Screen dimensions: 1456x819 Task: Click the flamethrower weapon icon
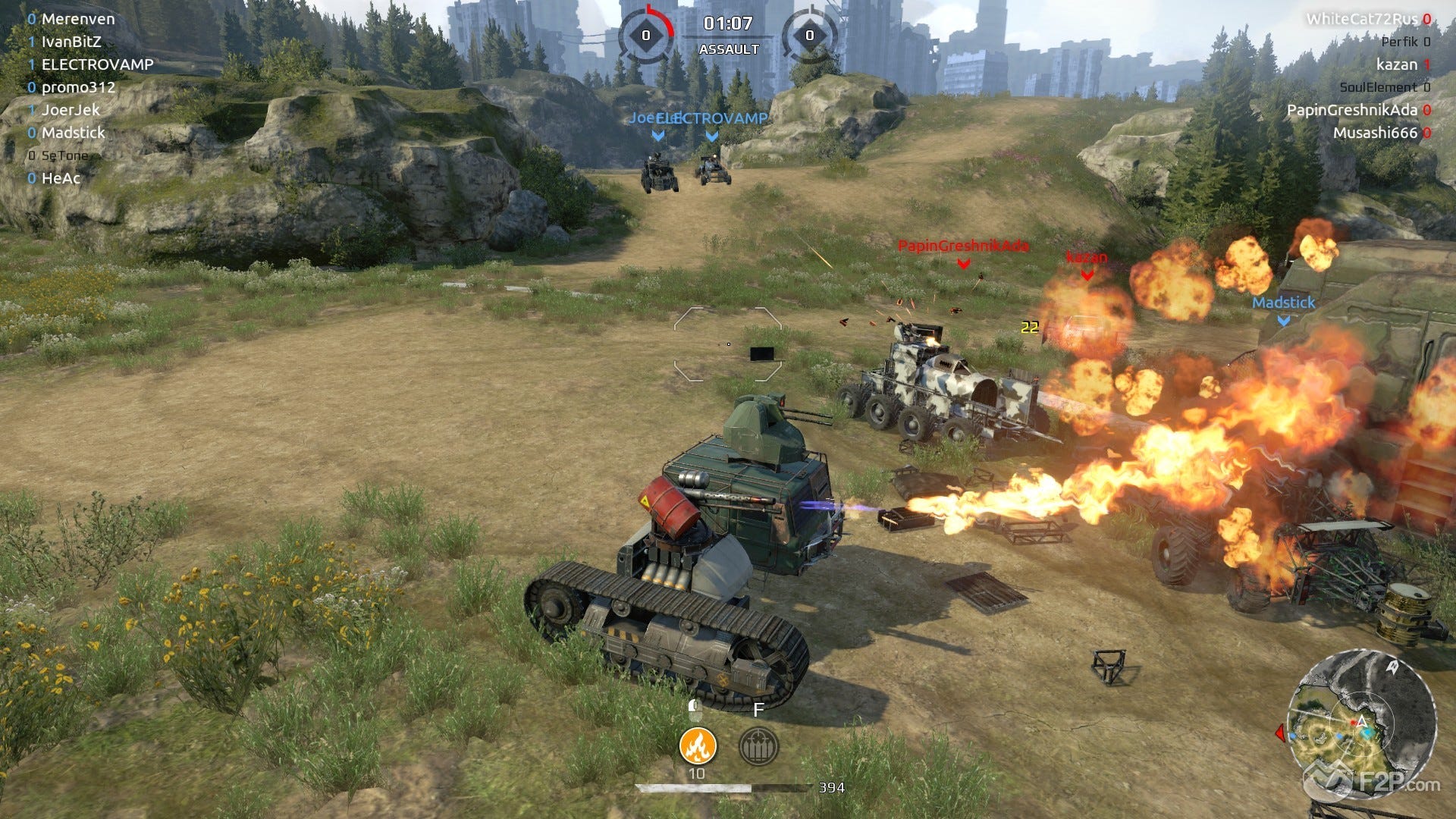pos(697,745)
